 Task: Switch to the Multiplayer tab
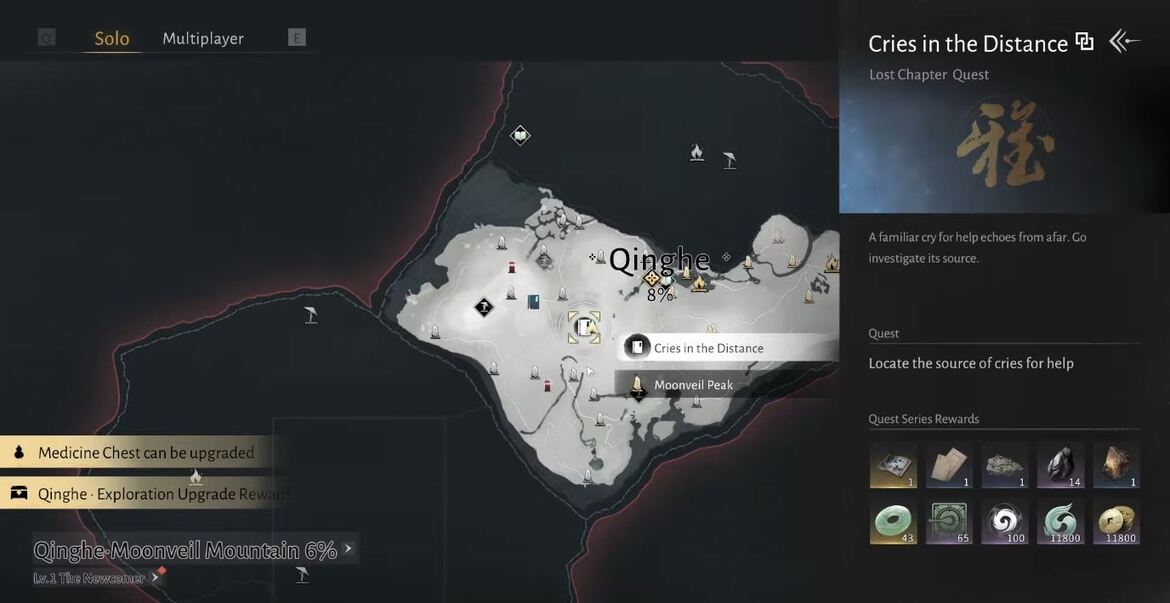(203, 39)
